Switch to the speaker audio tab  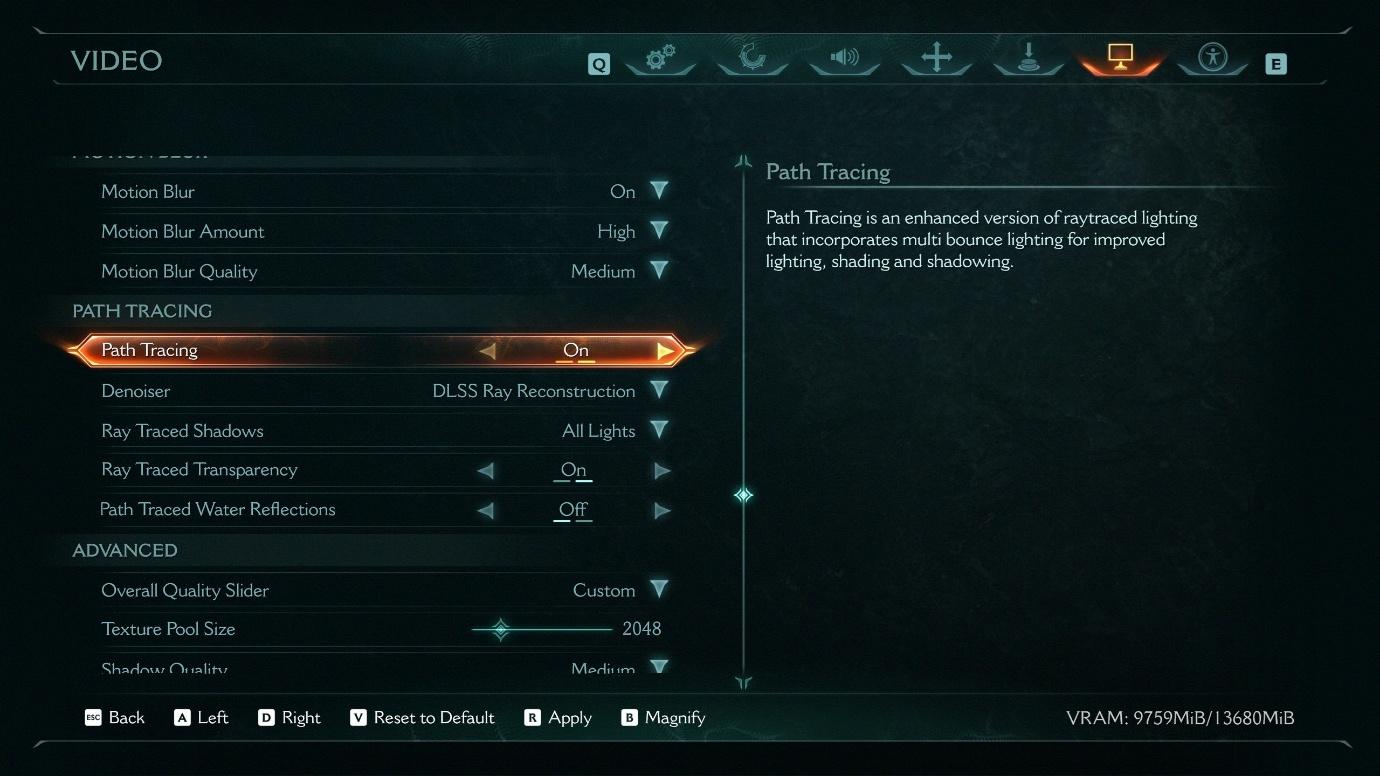coord(844,57)
